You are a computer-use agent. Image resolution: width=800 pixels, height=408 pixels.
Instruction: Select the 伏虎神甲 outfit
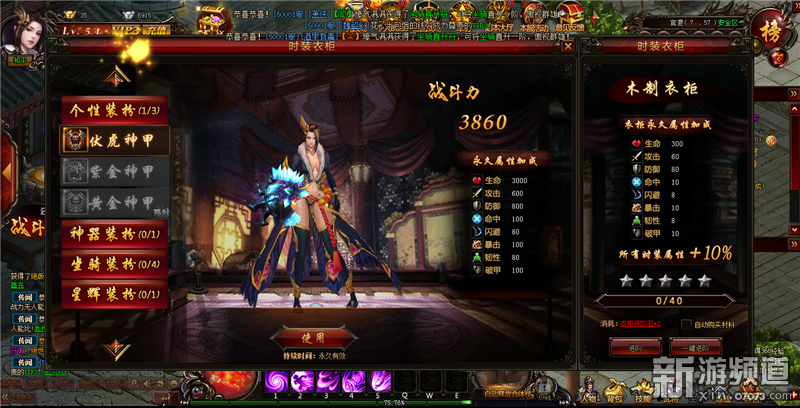pyautogui.click(x=113, y=140)
